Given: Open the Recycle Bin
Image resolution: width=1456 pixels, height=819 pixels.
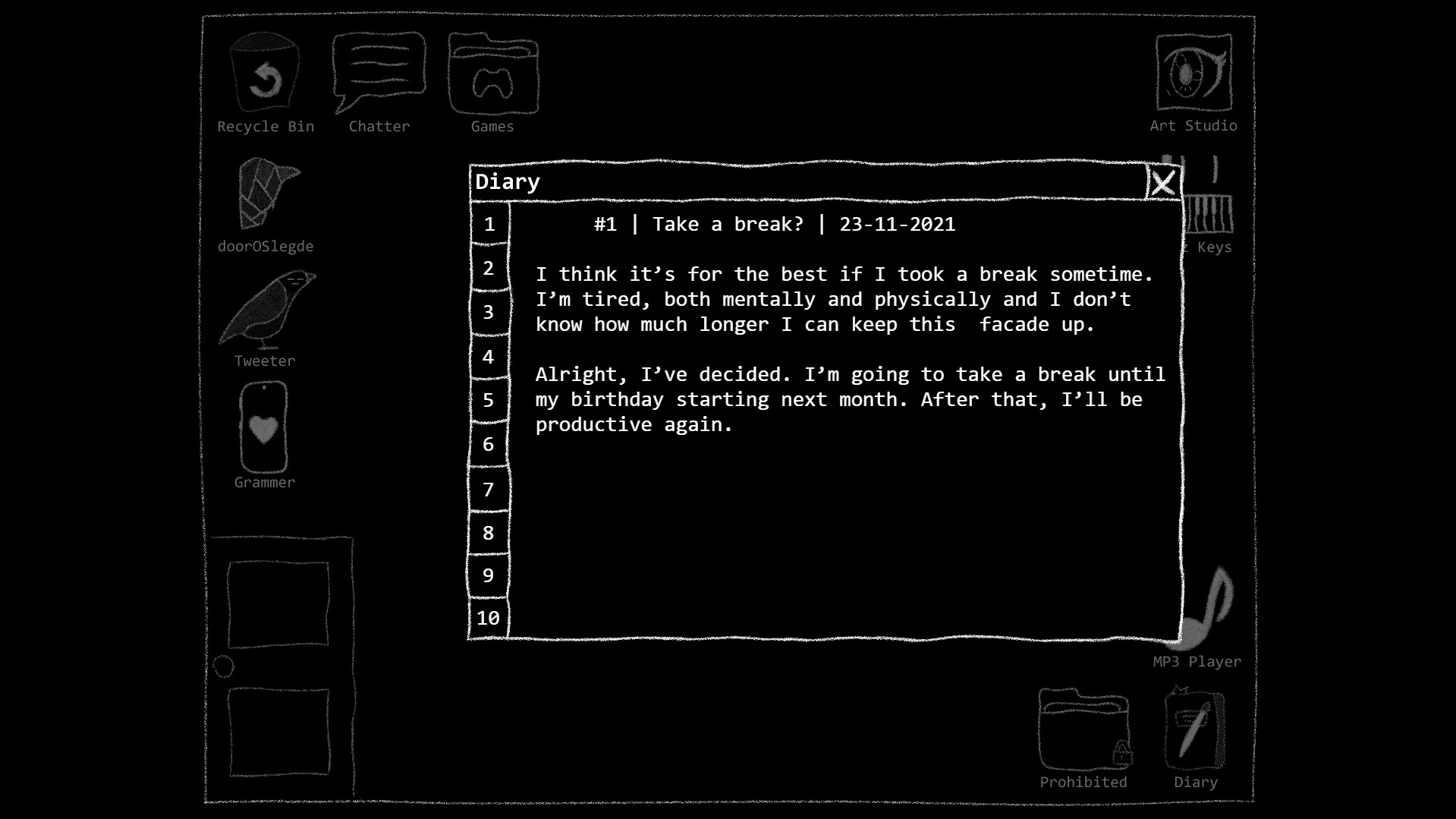Looking at the screenshot, I should click(x=264, y=76).
